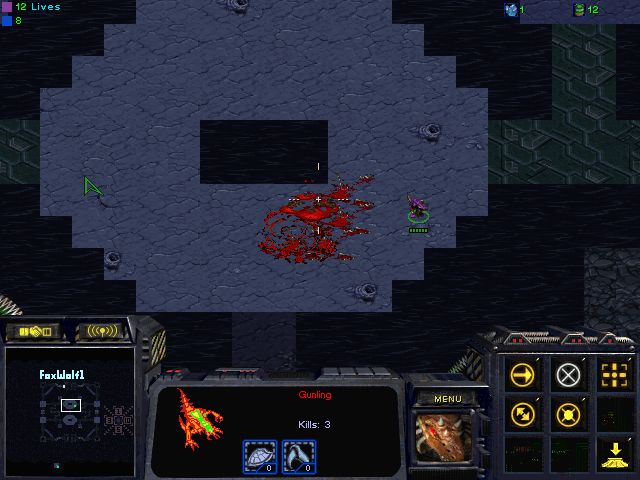The width and height of the screenshot is (640, 480).
Task: Click the carapace armor upgrade icon
Action: [261, 456]
